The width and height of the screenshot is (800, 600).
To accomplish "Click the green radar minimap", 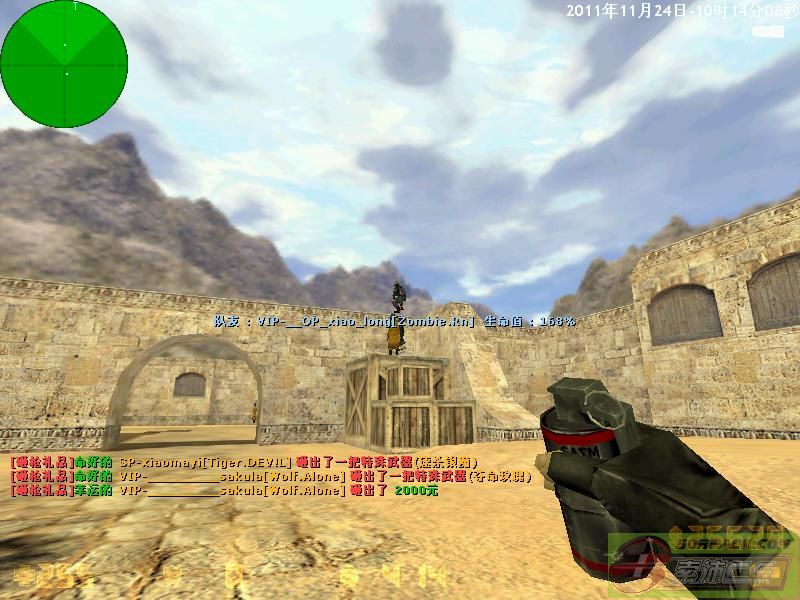I will coord(64,64).
